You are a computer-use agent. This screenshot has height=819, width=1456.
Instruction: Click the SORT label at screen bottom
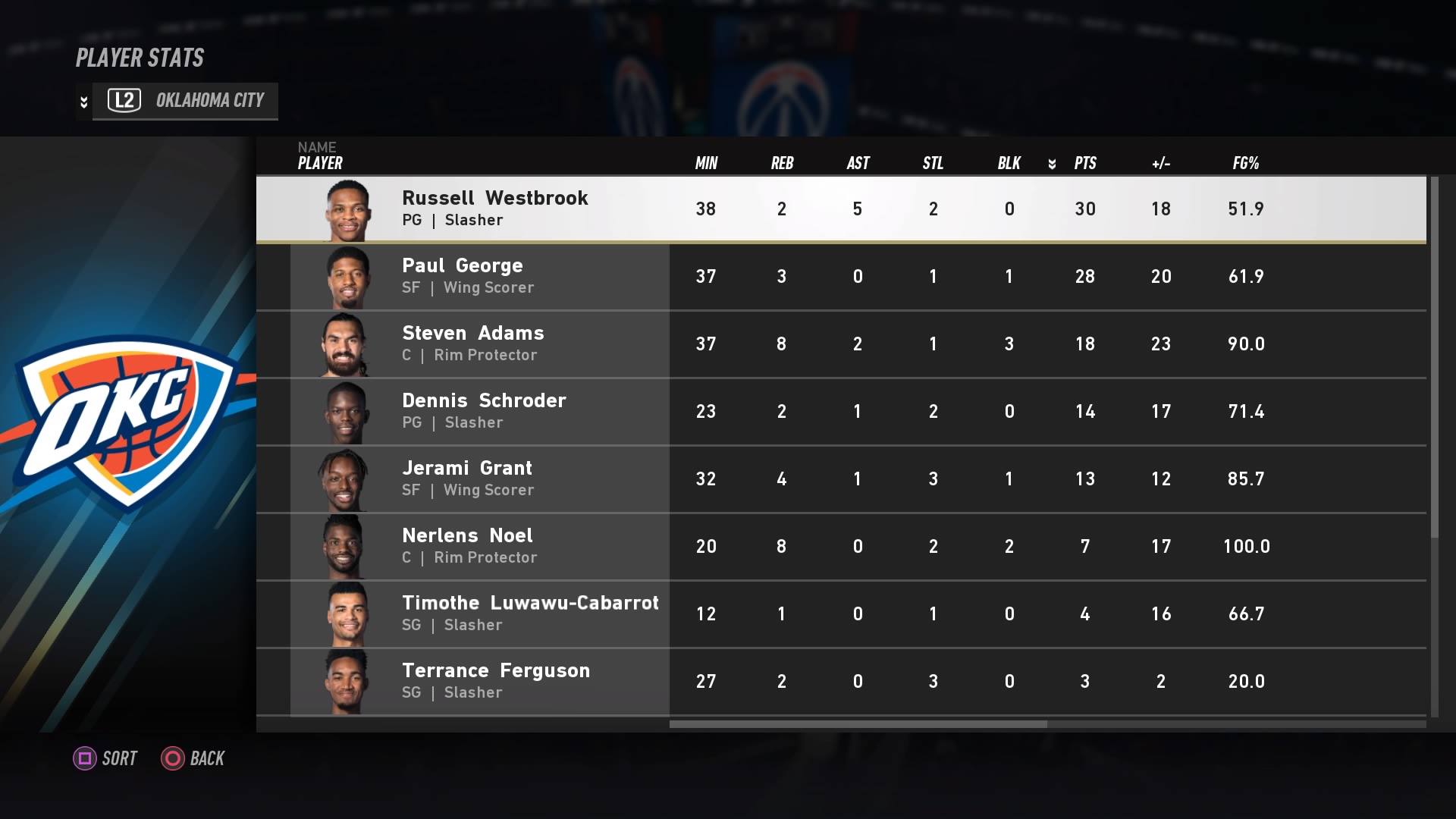click(118, 758)
